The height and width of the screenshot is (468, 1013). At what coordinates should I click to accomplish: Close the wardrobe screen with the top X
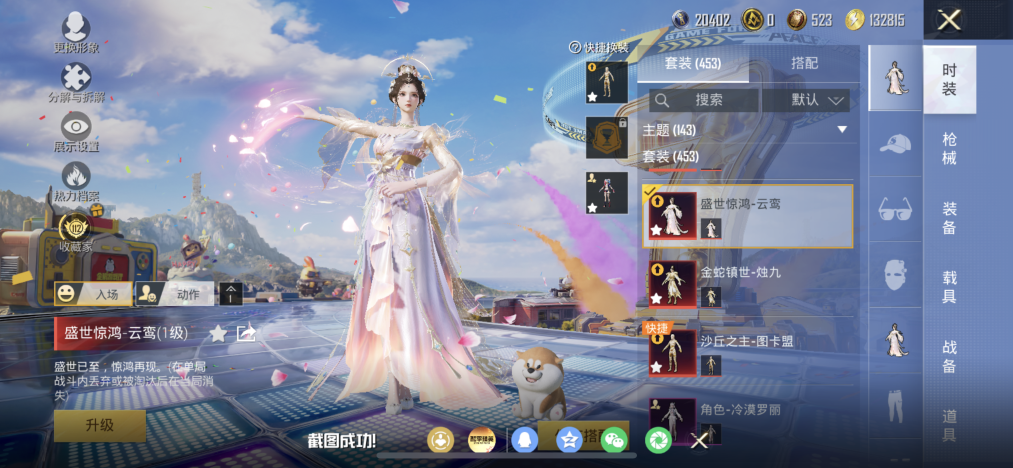click(x=949, y=19)
